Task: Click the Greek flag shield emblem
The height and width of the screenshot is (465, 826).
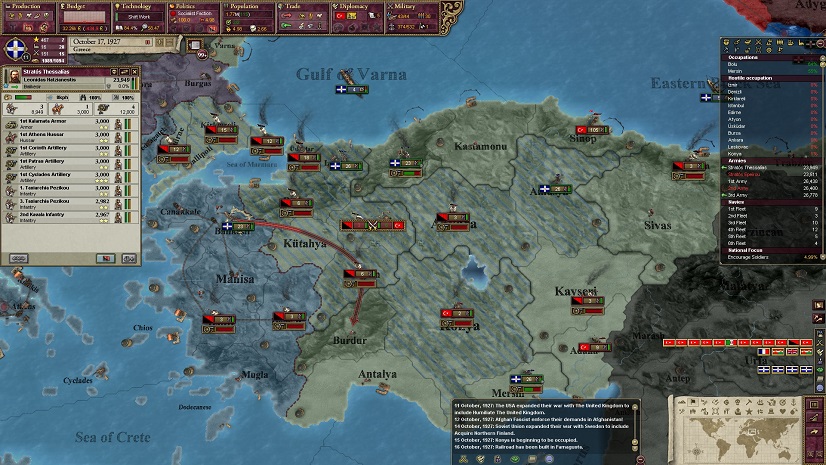Action: (x=17, y=50)
